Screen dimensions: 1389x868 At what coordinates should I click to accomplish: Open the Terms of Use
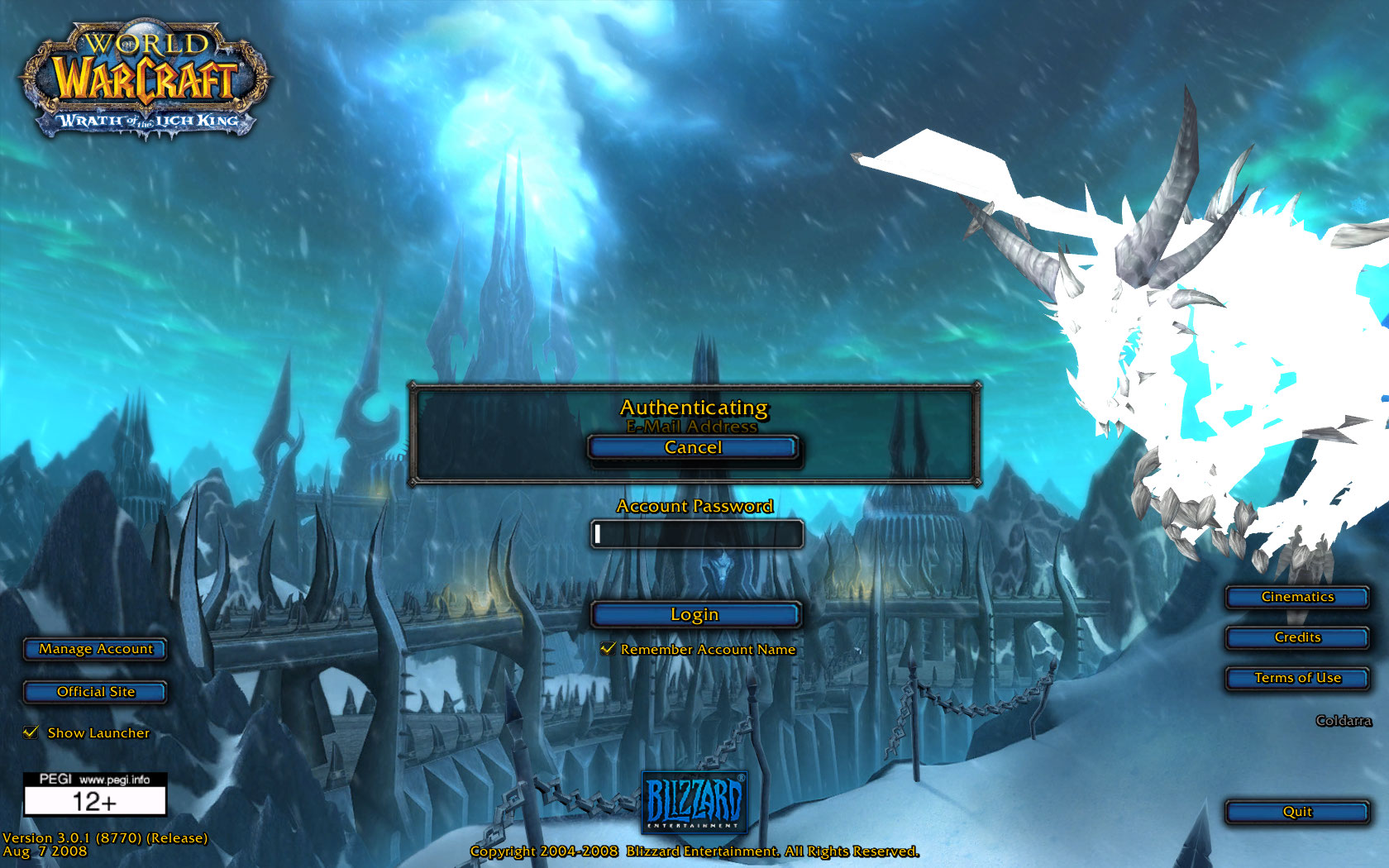(1296, 678)
